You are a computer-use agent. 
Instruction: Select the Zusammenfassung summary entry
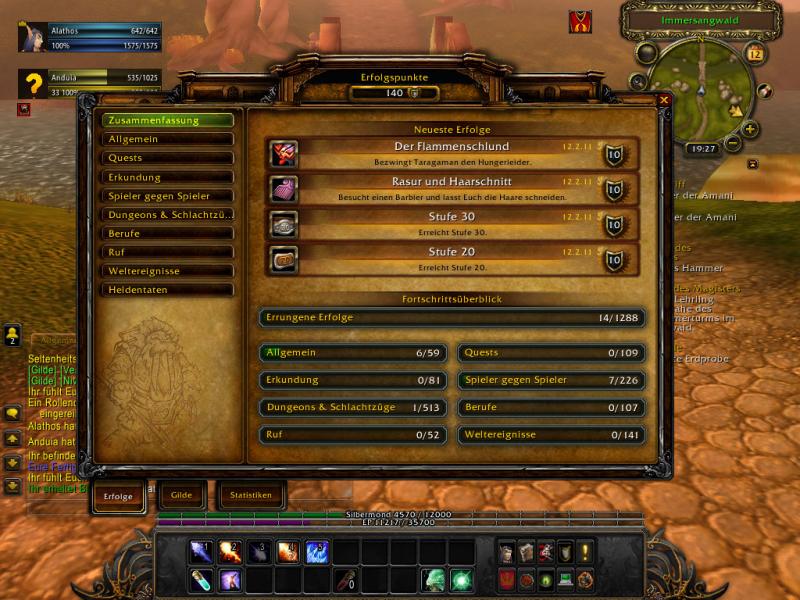[167, 120]
